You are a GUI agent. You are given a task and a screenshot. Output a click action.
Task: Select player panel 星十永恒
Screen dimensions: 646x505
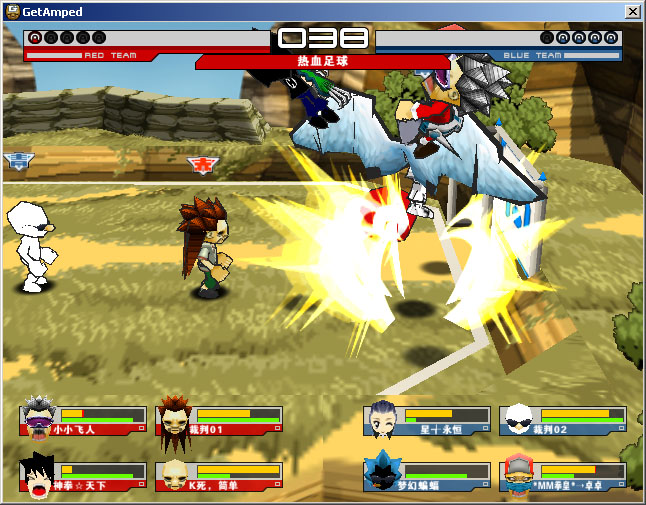point(428,420)
